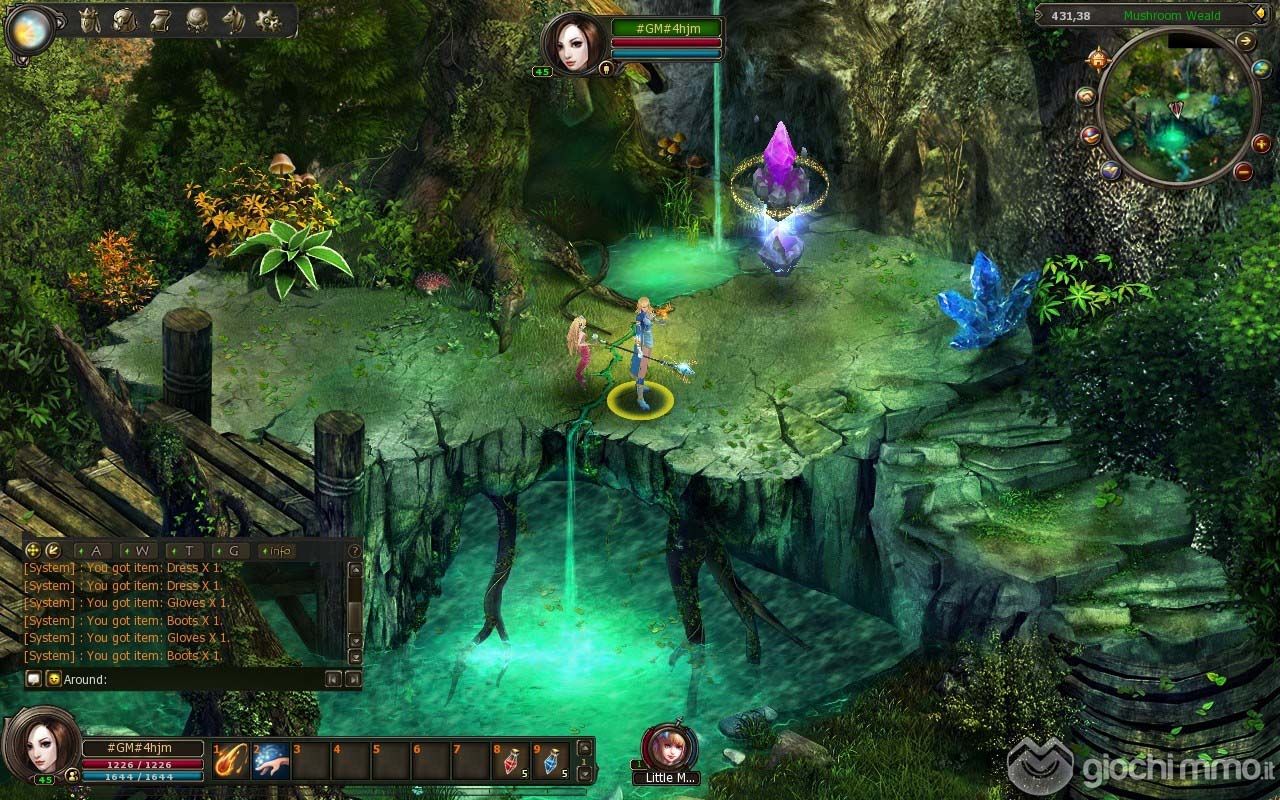The image size is (1280, 800).
Task: Click the yellow arrow button by minimap
Action: 1246,41
